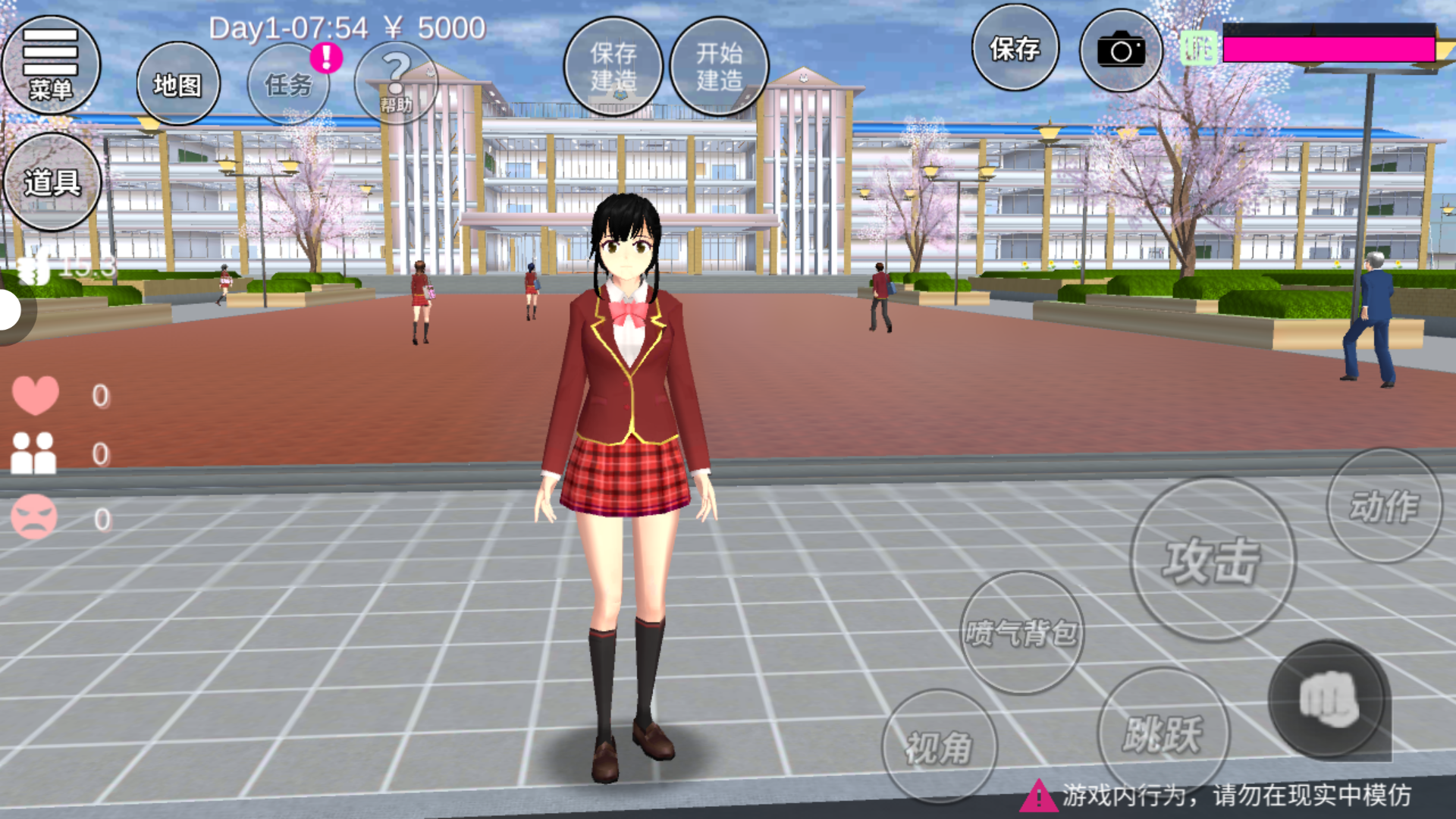
Task: Open the 地图 map button
Action: click(x=178, y=84)
